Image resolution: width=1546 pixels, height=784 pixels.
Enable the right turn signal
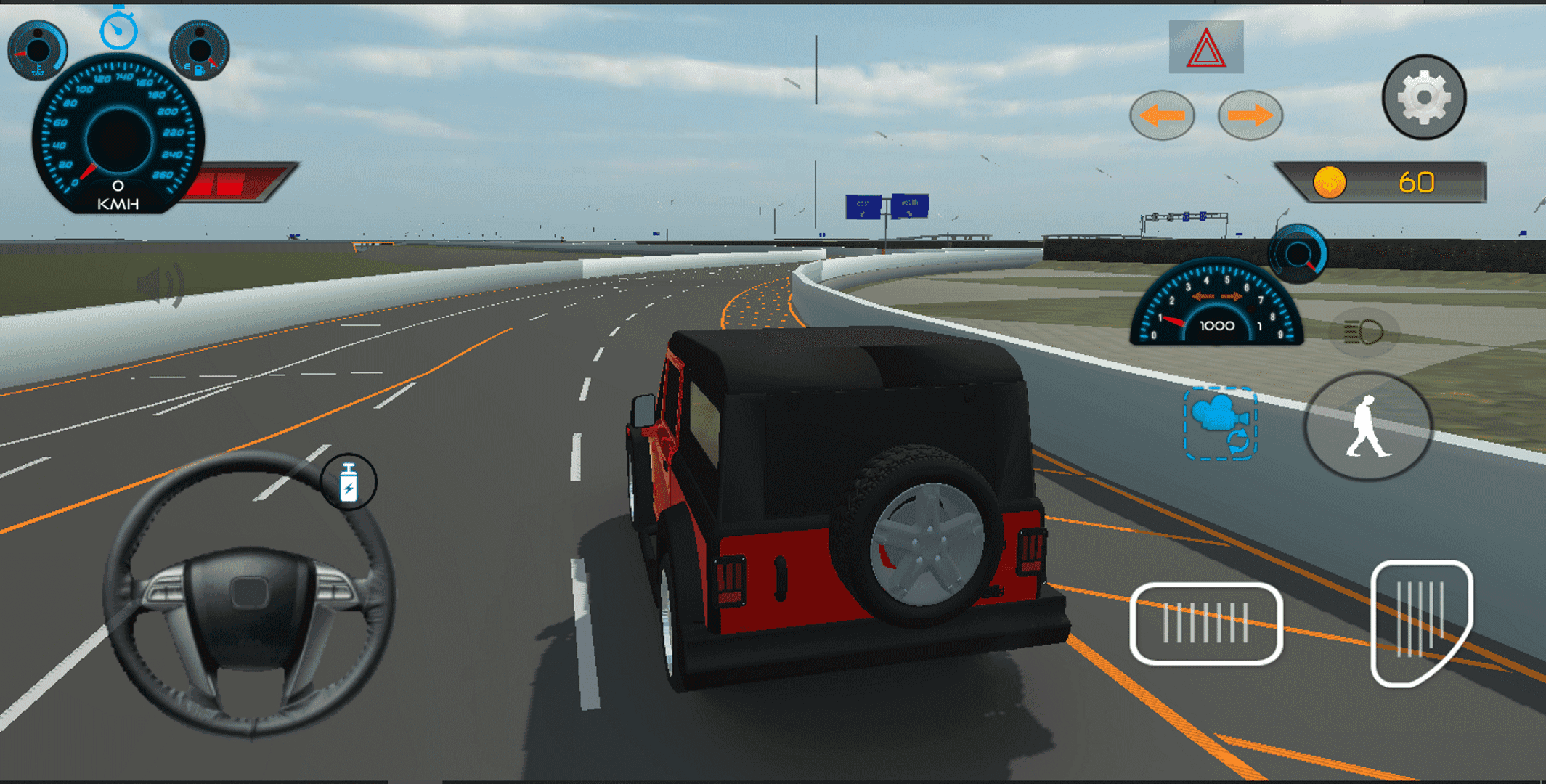tap(1250, 115)
